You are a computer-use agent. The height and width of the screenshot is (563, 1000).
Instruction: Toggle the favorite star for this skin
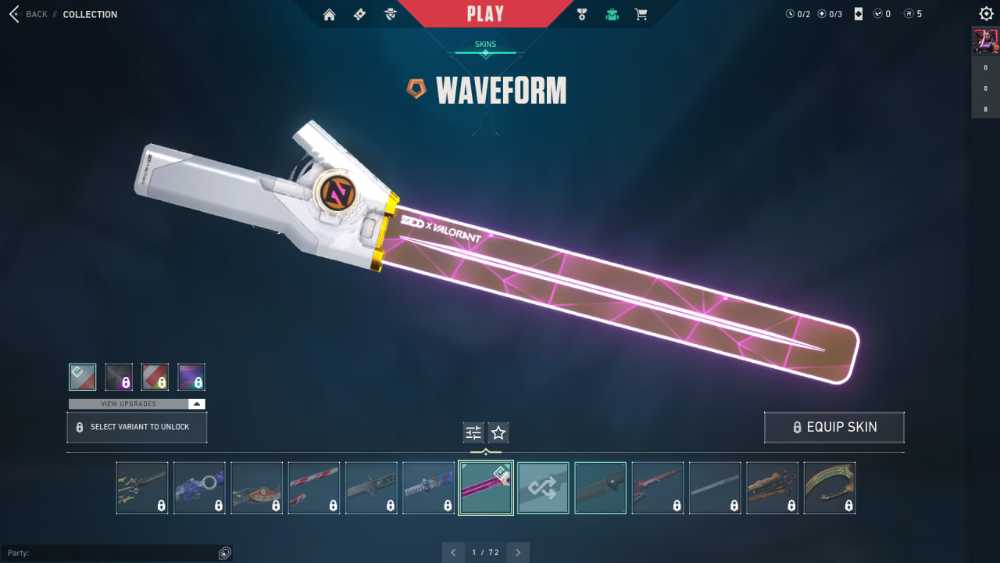coord(498,432)
